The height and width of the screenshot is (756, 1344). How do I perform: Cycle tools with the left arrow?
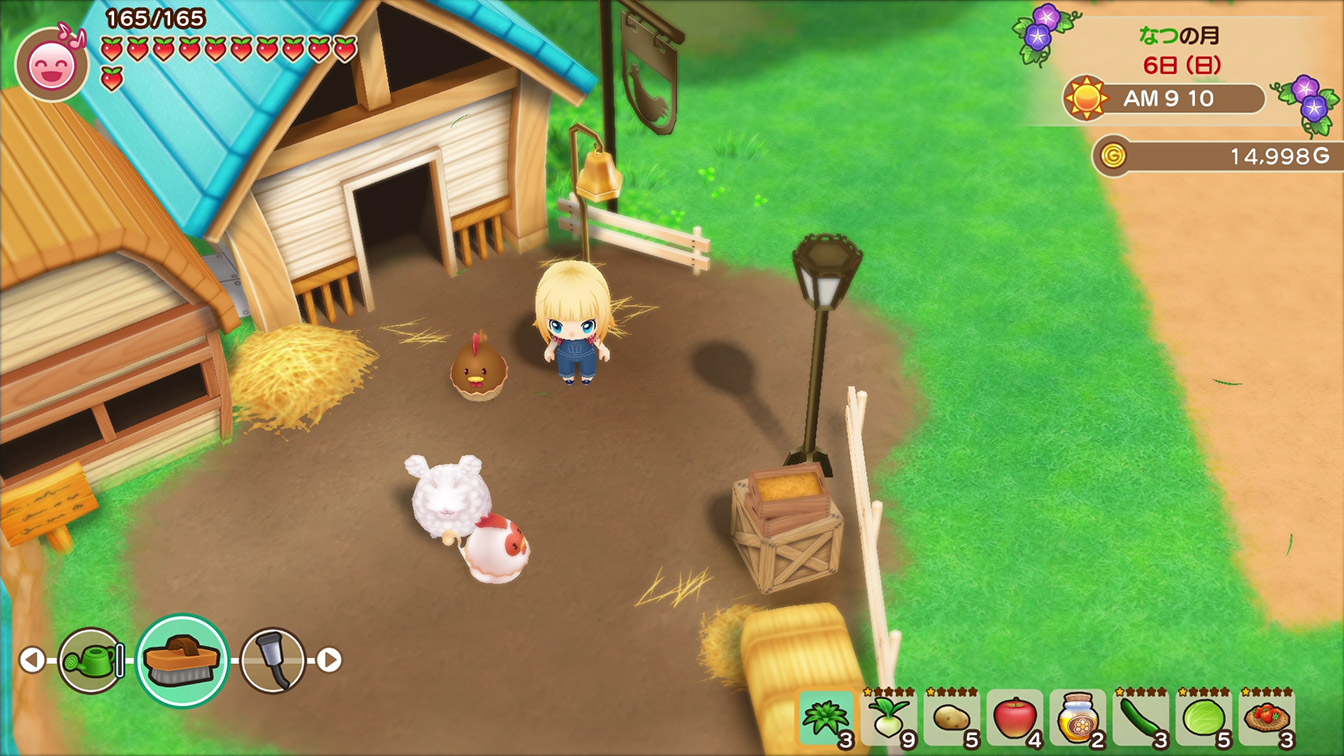point(32,660)
